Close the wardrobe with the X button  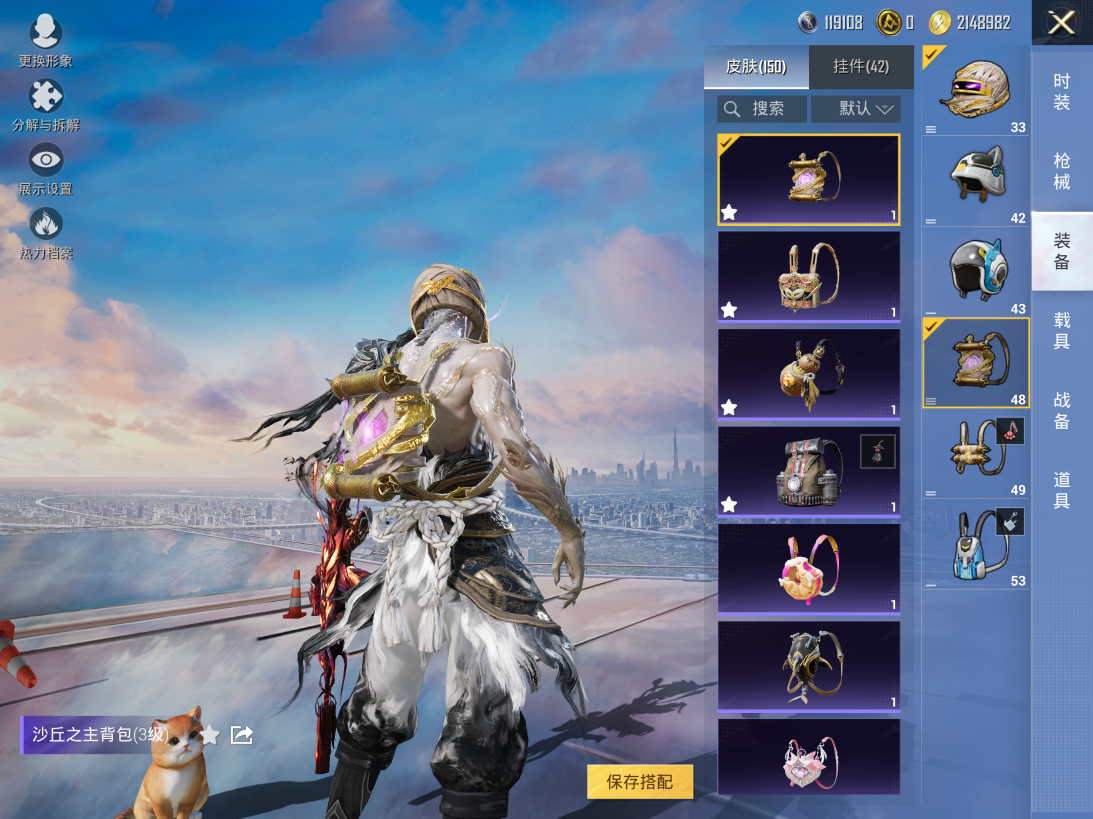[x=1061, y=23]
